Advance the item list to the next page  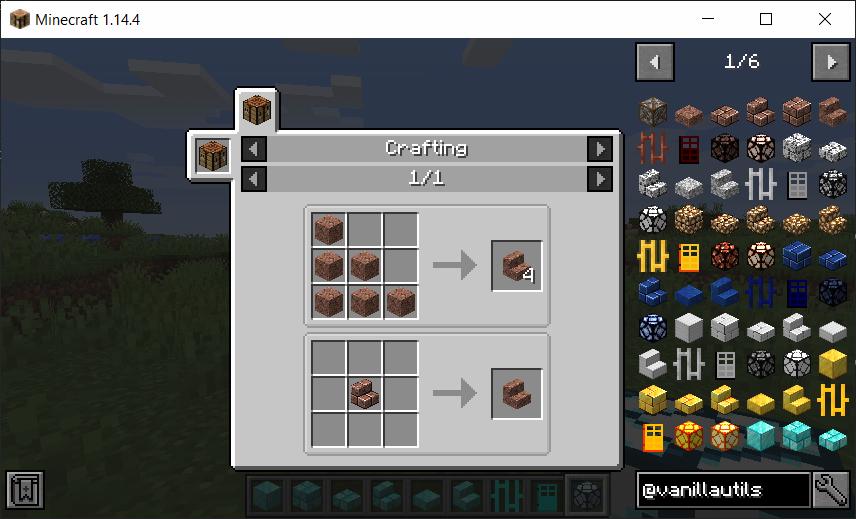tap(831, 62)
